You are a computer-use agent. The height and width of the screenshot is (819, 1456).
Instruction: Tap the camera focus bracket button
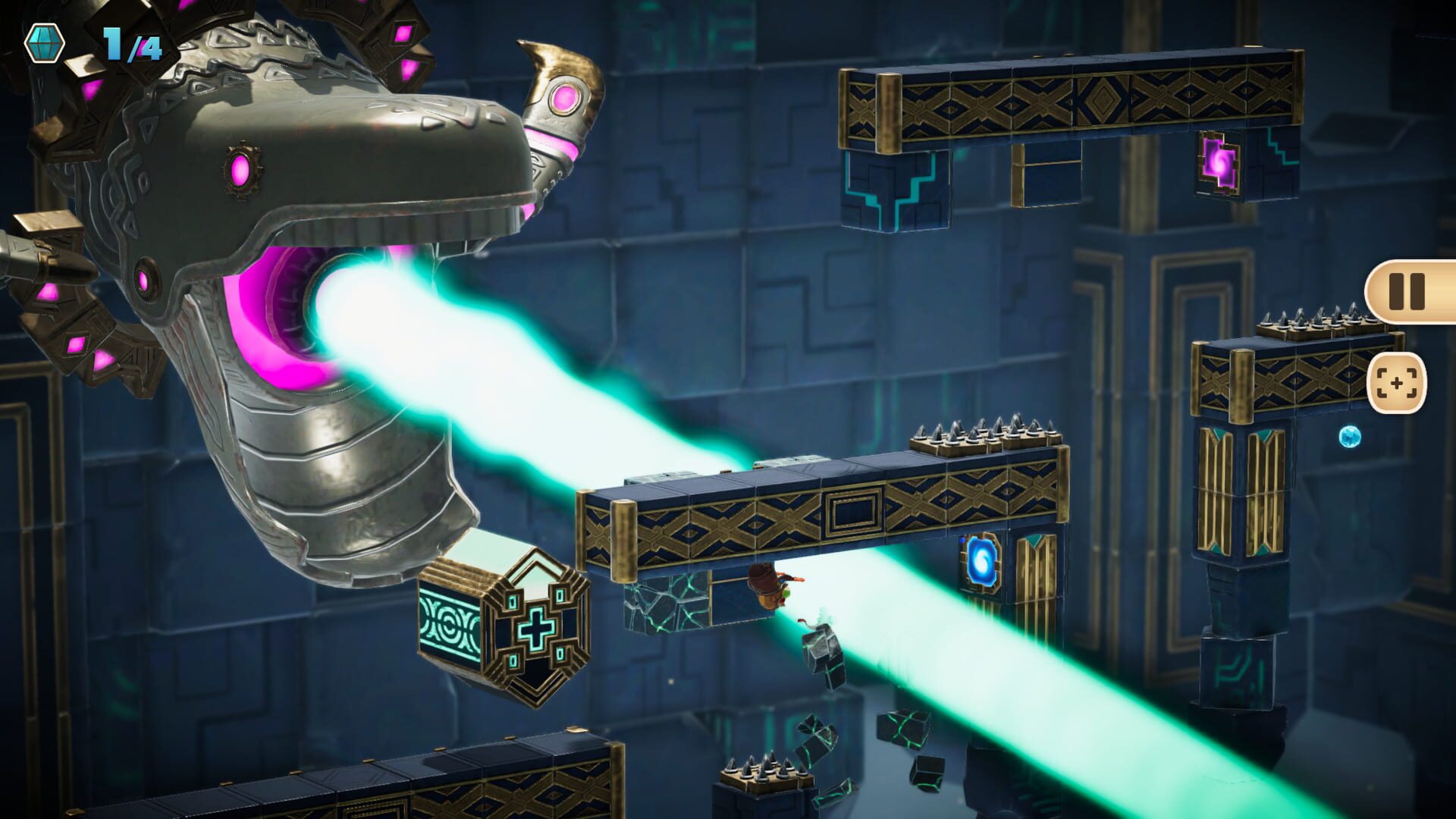coord(1396,384)
